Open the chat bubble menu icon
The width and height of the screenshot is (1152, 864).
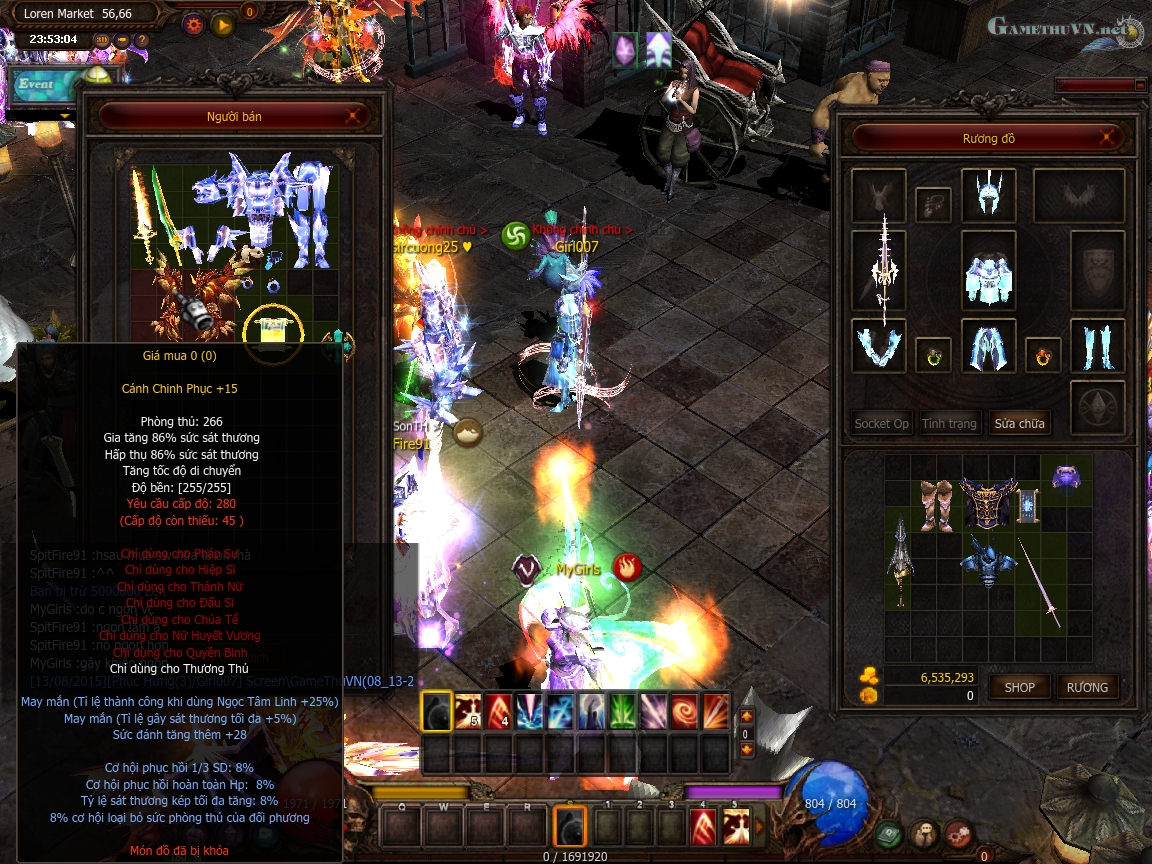[926, 833]
